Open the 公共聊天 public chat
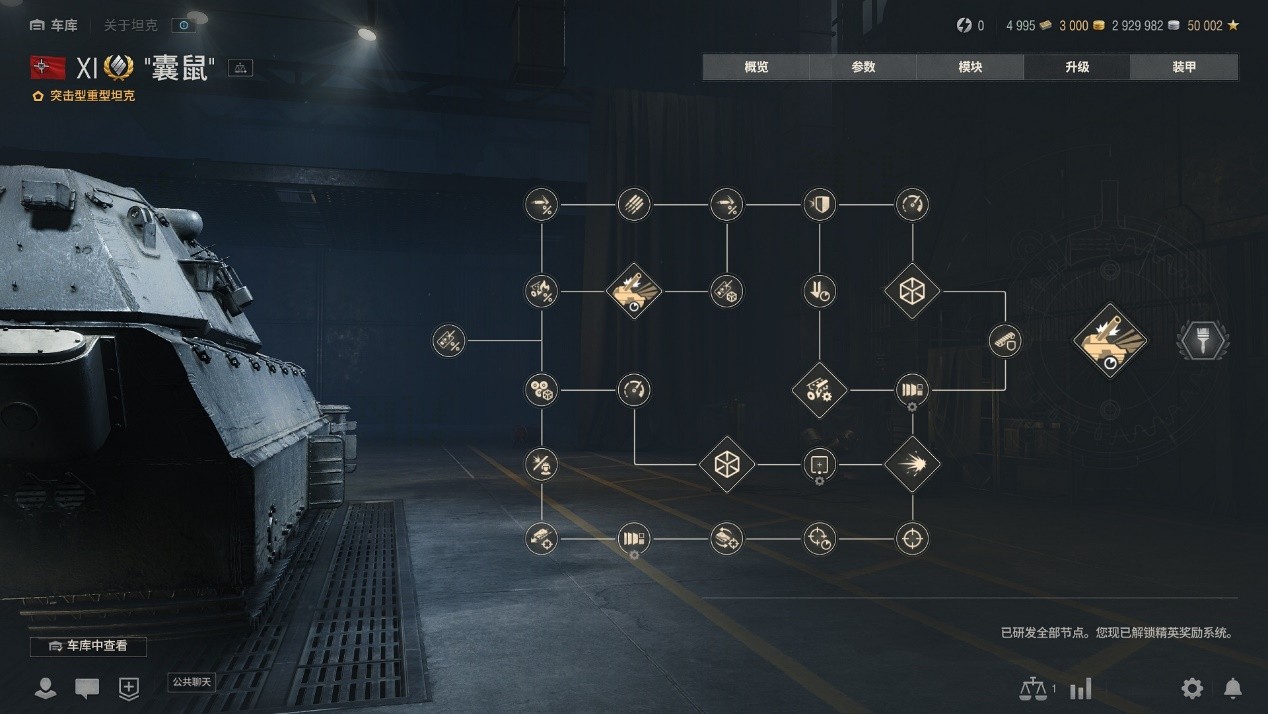This screenshot has width=1268, height=714. click(192, 682)
